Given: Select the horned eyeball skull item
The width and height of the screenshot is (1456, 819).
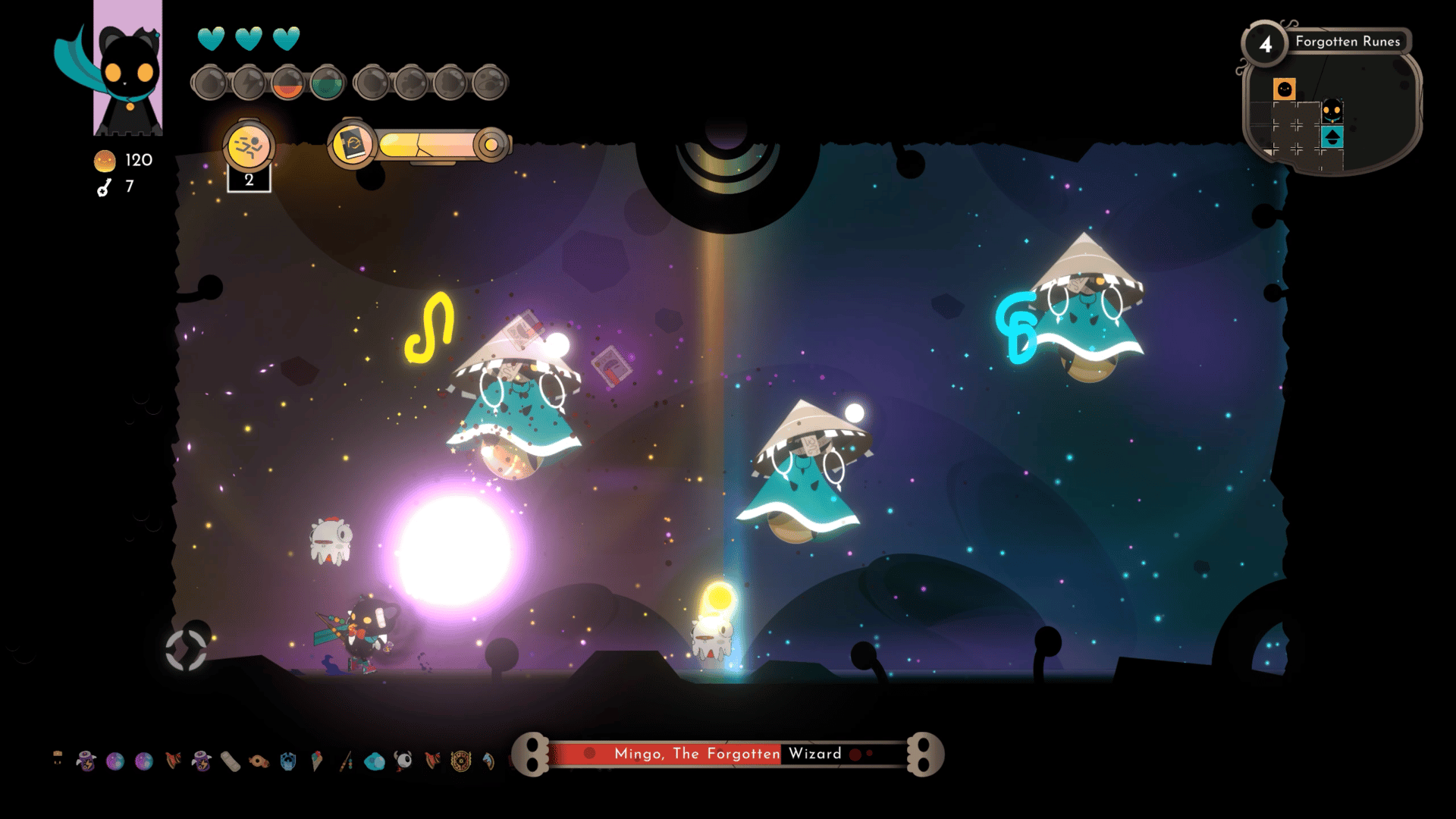Looking at the screenshot, I should click(x=403, y=761).
